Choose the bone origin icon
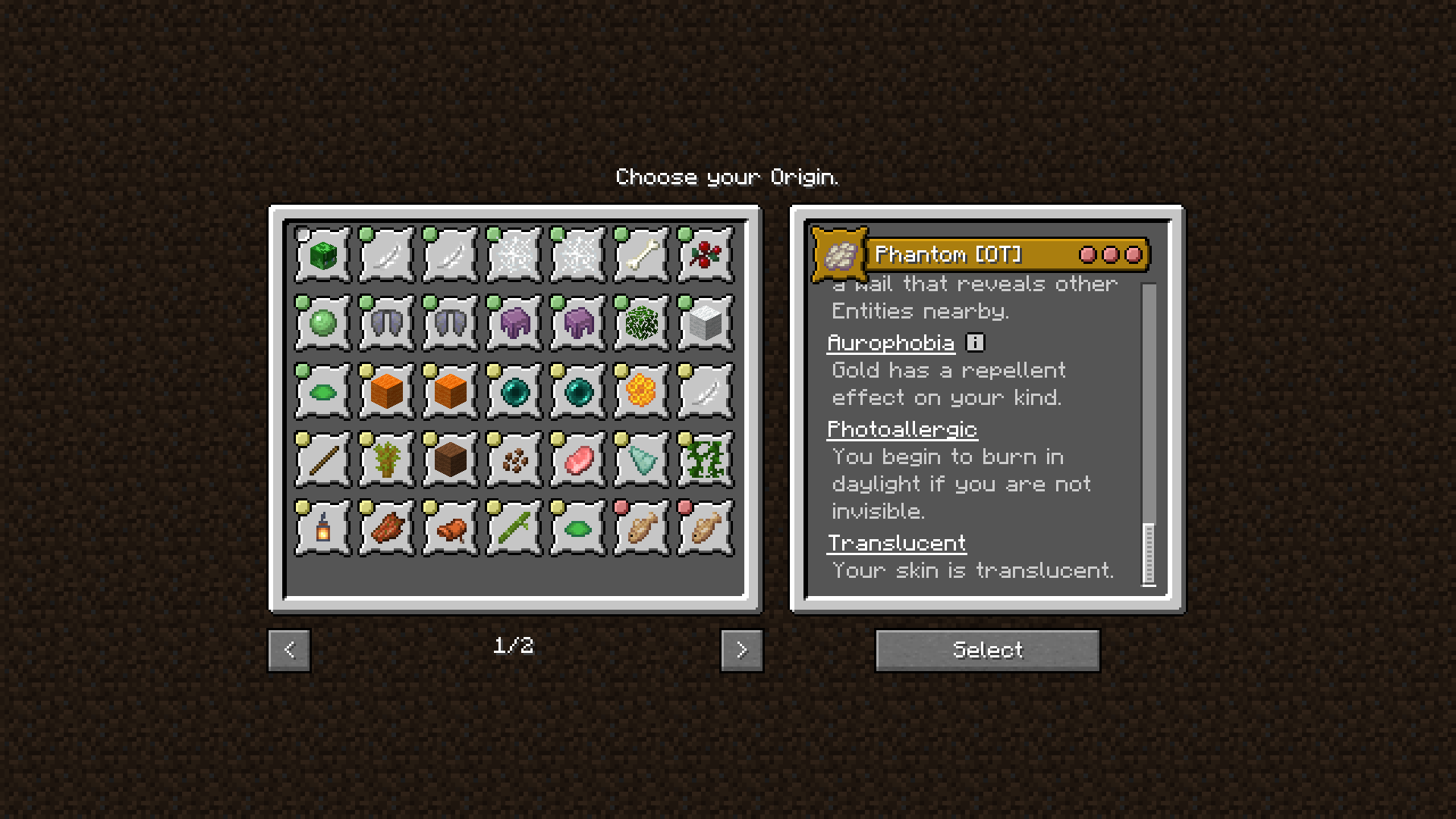Viewport: 1456px width, 819px height. click(x=641, y=255)
